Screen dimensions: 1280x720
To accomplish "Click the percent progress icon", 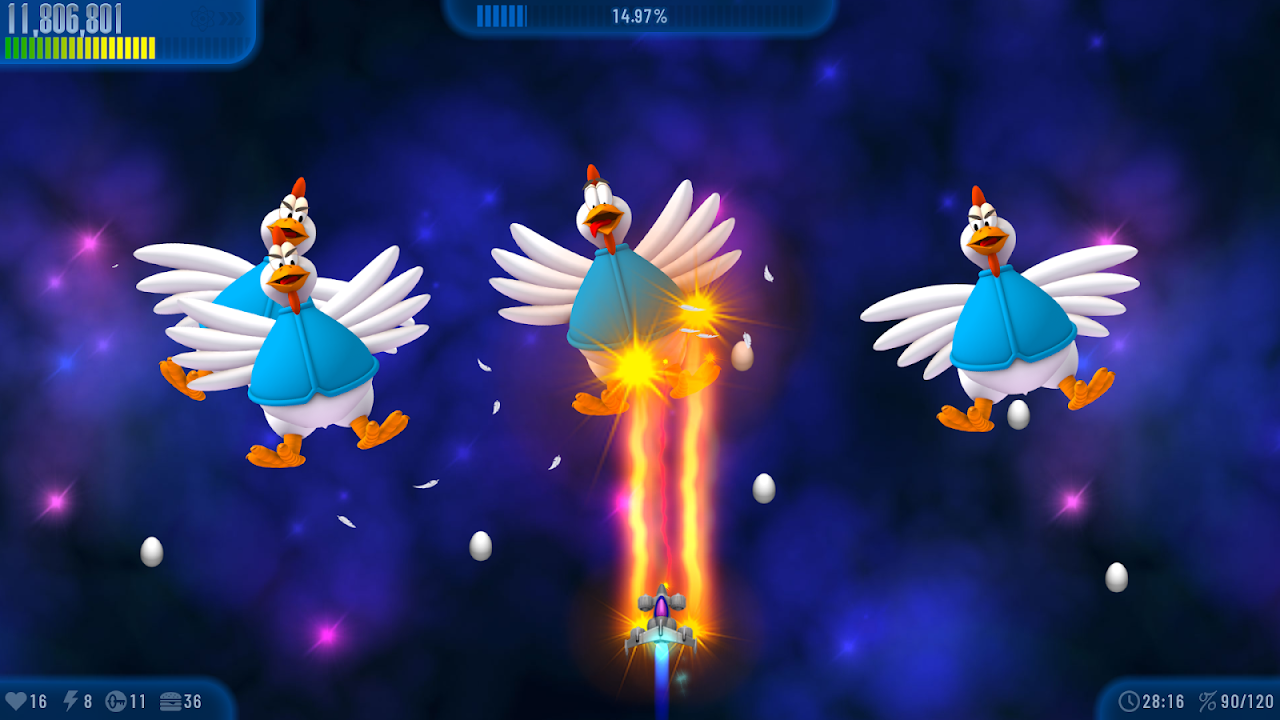I will [1207, 702].
